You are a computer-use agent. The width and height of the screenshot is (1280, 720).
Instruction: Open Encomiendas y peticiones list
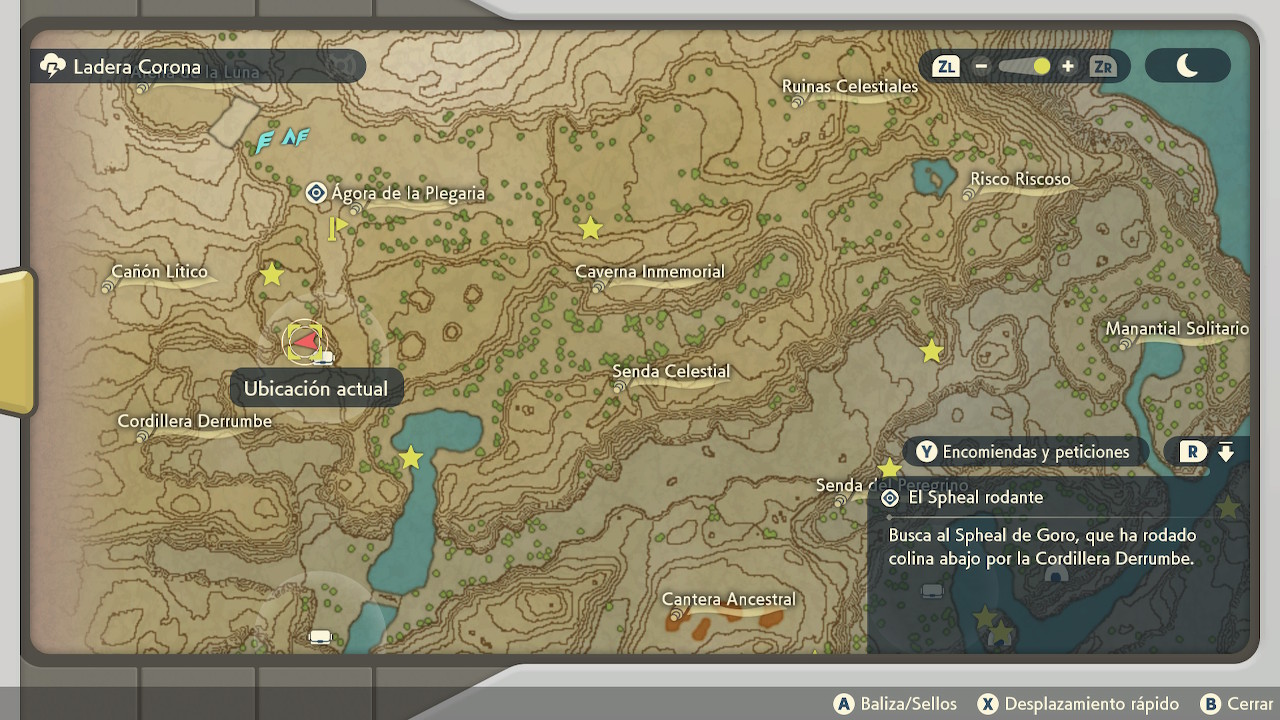(1024, 452)
